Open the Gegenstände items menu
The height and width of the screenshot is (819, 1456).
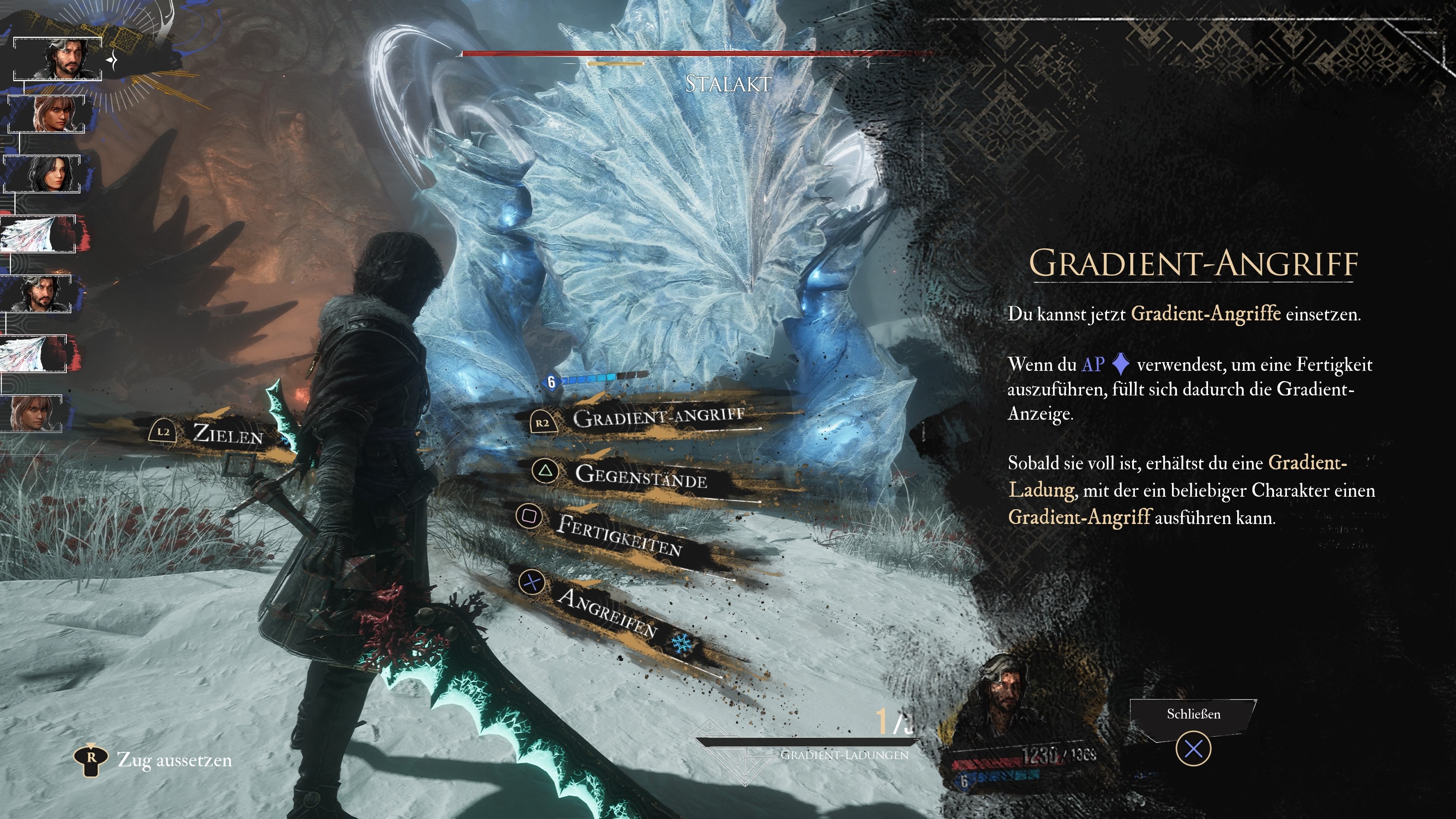pyautogui.click(x=640, y=476)
